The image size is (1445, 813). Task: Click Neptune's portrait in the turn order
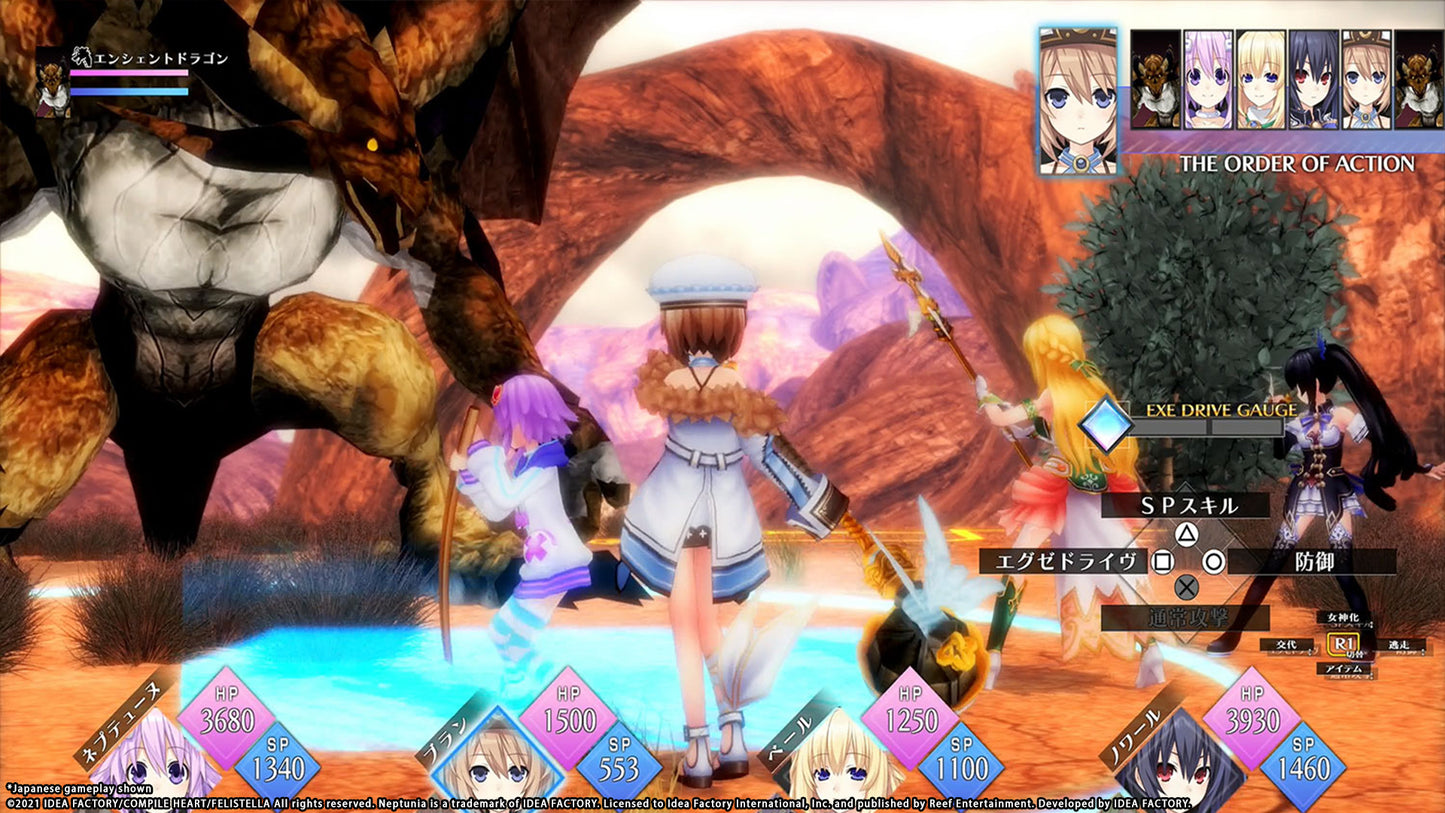pyautogui.click(x=1207, y=78)
